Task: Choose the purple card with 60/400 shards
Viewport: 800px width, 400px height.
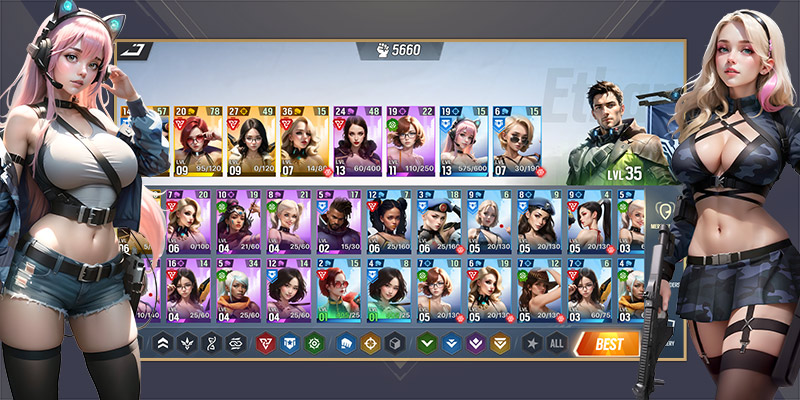Action: tap(358, 142)
